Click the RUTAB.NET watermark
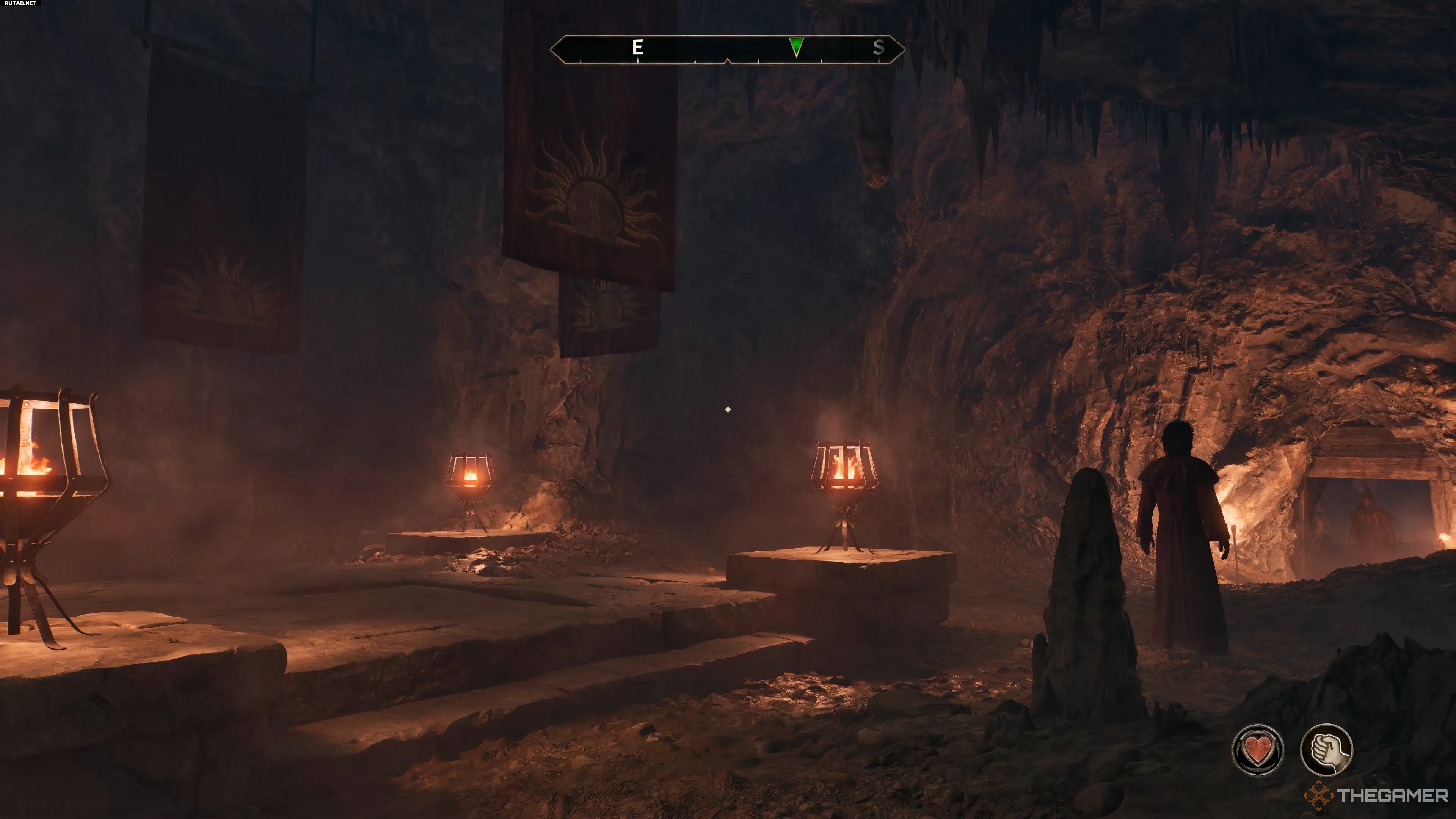The width and height of the screenshot is (1456, 819). 20,3
